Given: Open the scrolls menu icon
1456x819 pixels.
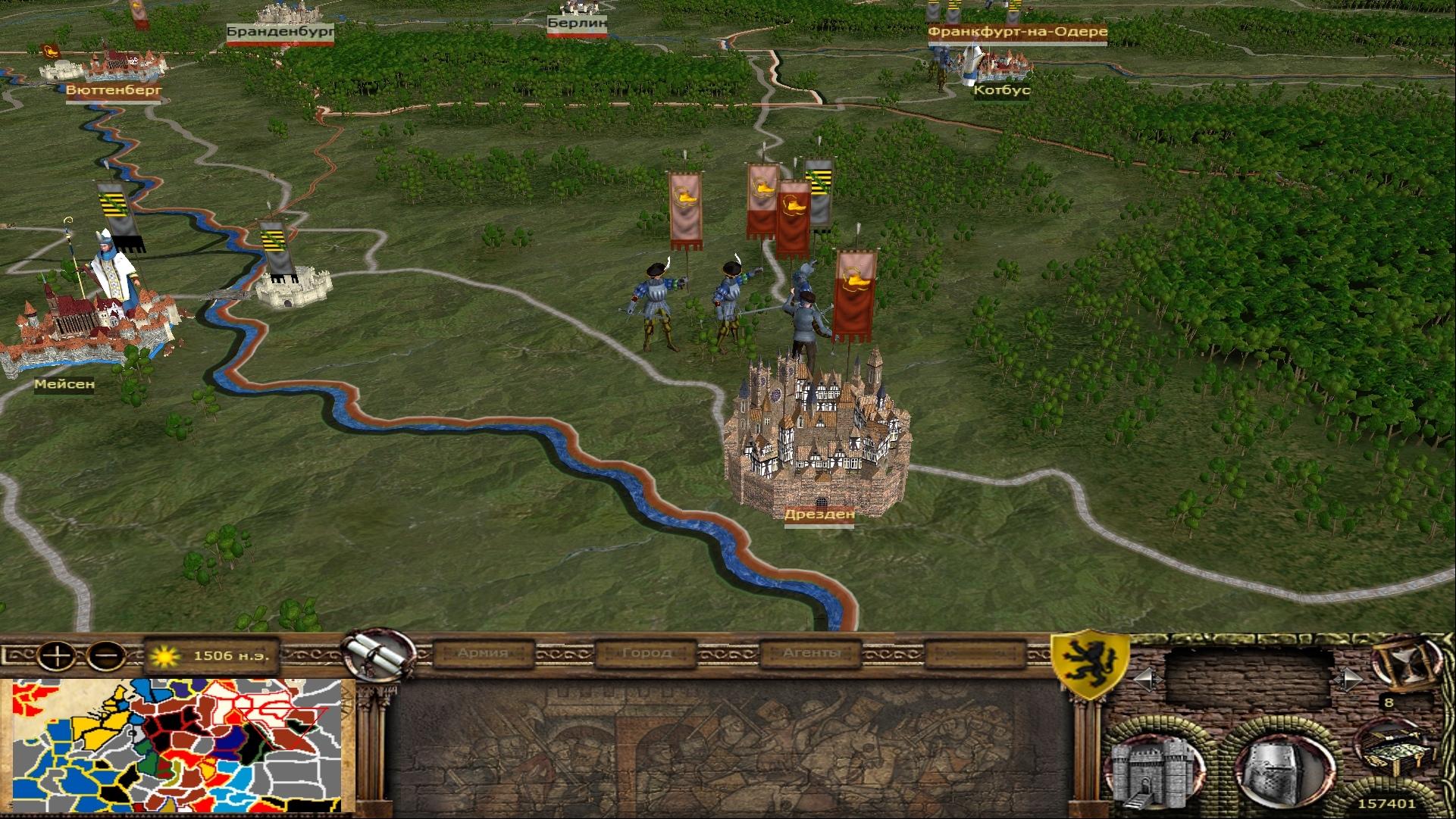Looking at the screenshot, I should click(377, 655).
